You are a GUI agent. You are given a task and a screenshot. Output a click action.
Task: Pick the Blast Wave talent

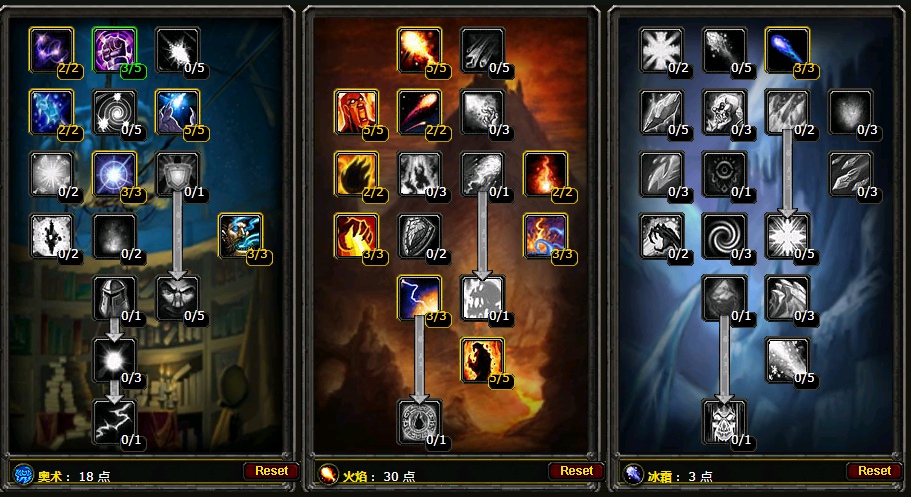(x=482, y=298)
